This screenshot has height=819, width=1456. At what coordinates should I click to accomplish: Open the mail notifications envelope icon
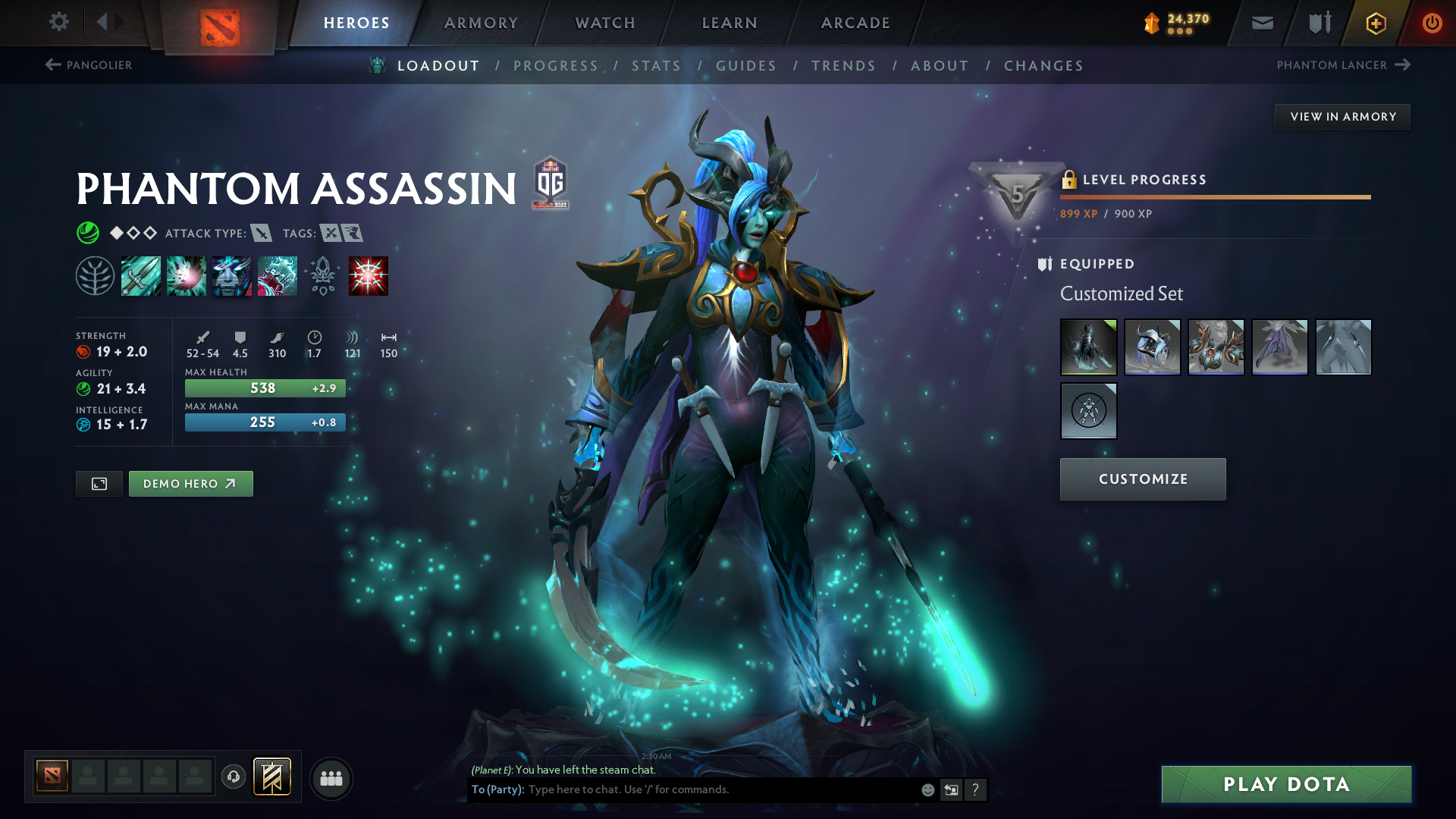click(1261, 23)
